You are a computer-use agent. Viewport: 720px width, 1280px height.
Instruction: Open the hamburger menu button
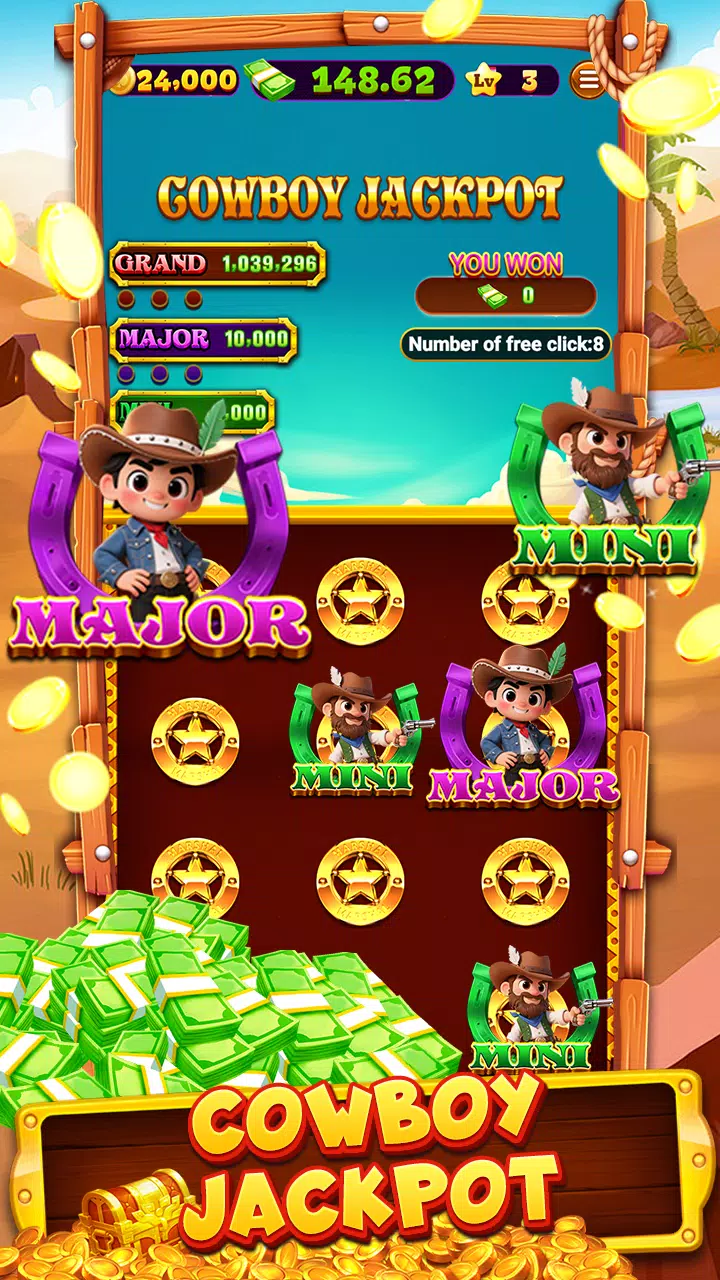pos(588,80)
